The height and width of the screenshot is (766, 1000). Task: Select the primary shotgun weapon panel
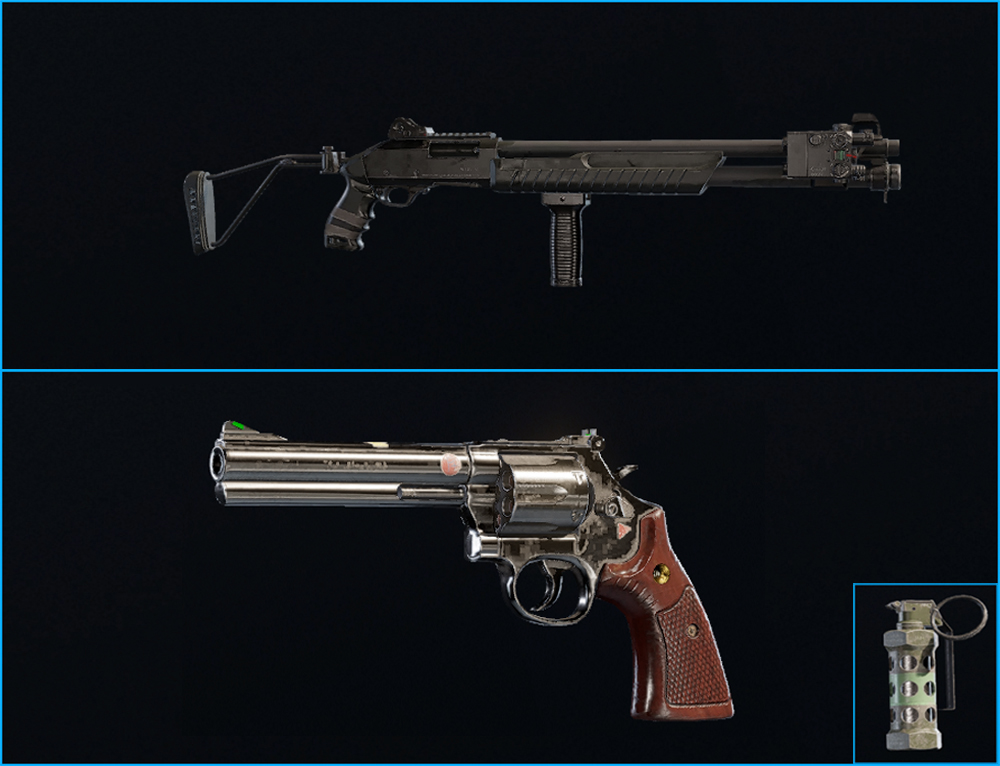click(500, 186)
